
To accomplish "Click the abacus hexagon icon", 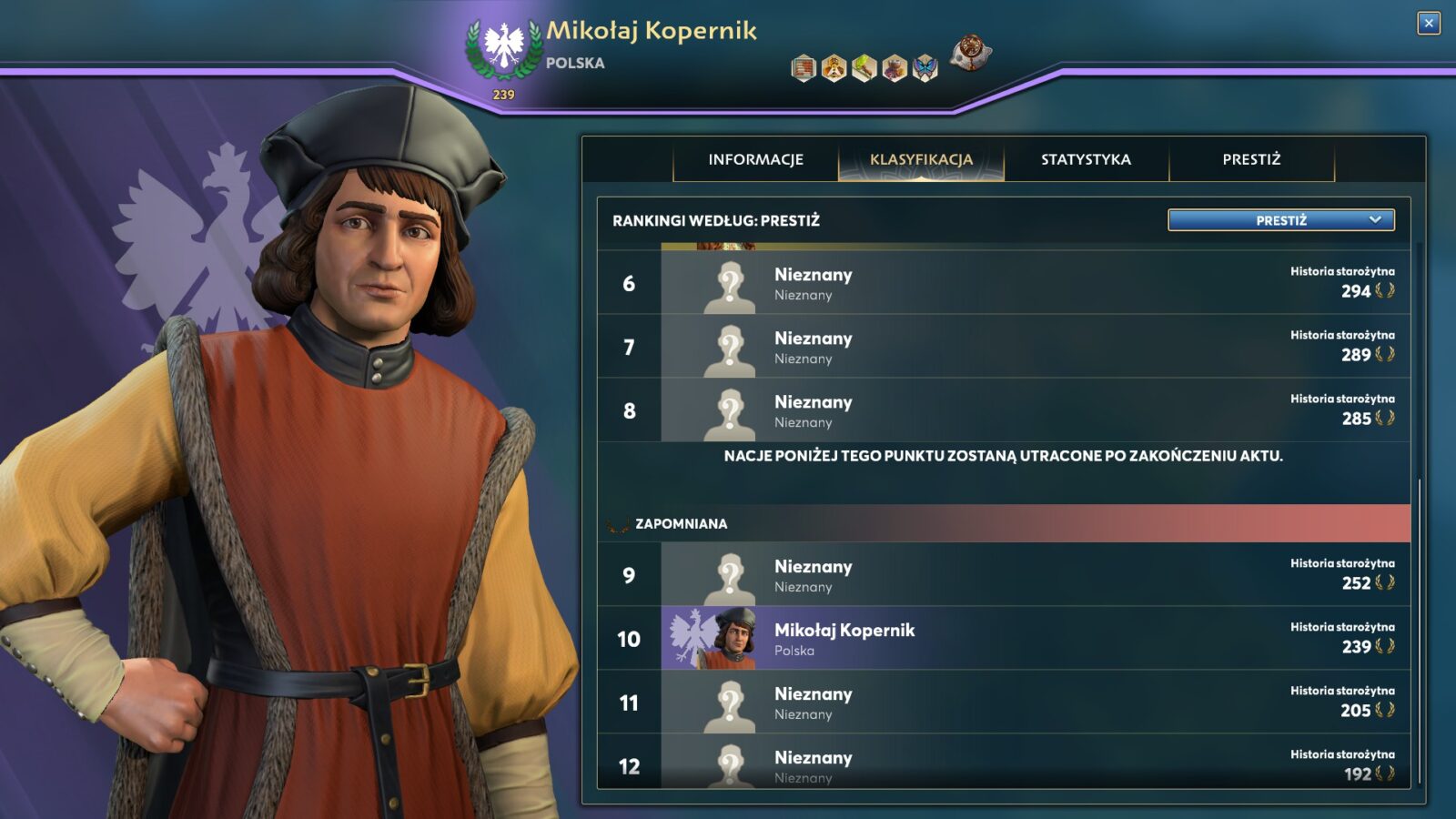I will (x=804, y=68).
